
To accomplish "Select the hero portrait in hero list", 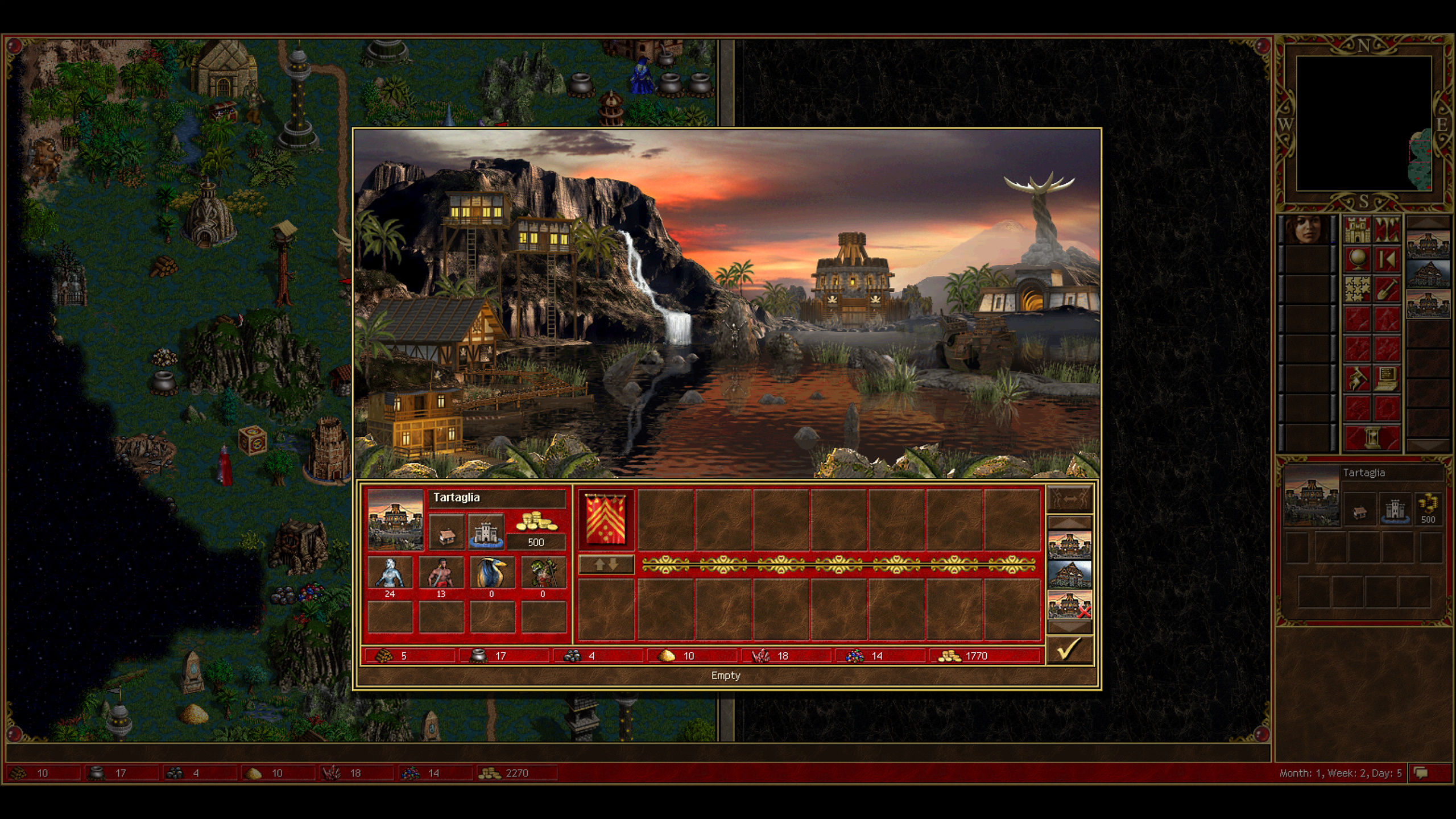I will click(1307, 230).
